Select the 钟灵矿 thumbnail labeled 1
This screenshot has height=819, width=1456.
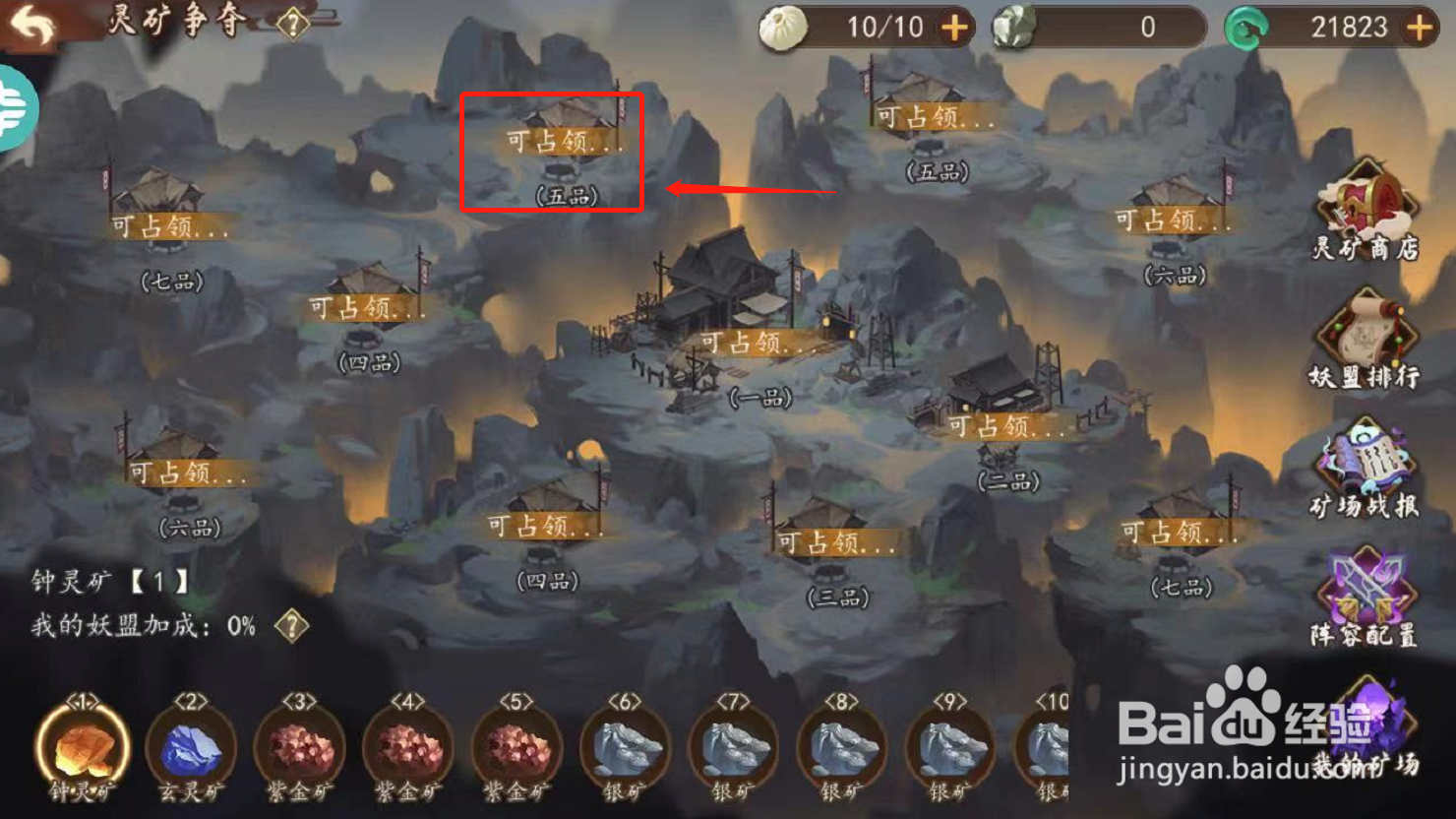(83, 750)
